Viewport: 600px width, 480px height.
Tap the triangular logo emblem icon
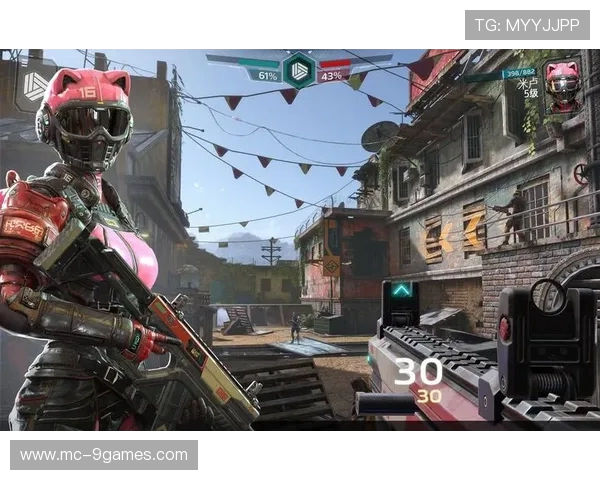tap(35, 85)
